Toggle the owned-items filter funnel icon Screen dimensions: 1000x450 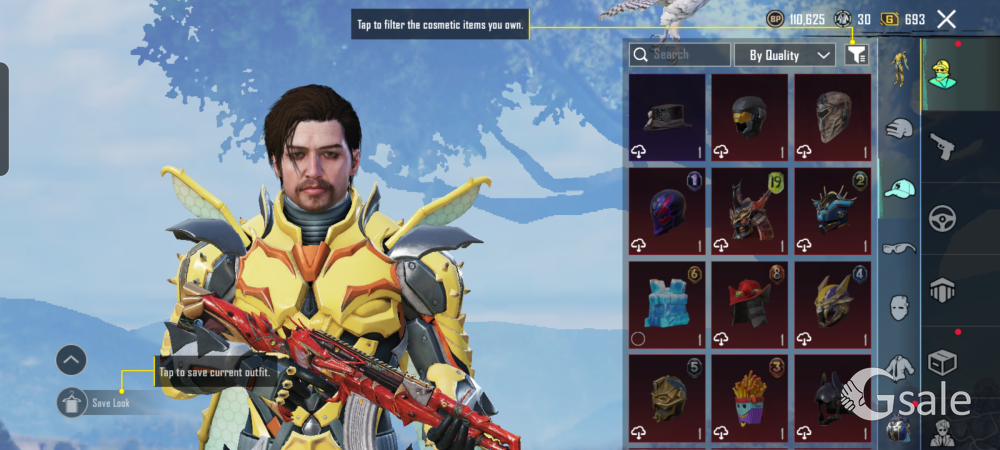pyautogui.click(x=855, y=55)
